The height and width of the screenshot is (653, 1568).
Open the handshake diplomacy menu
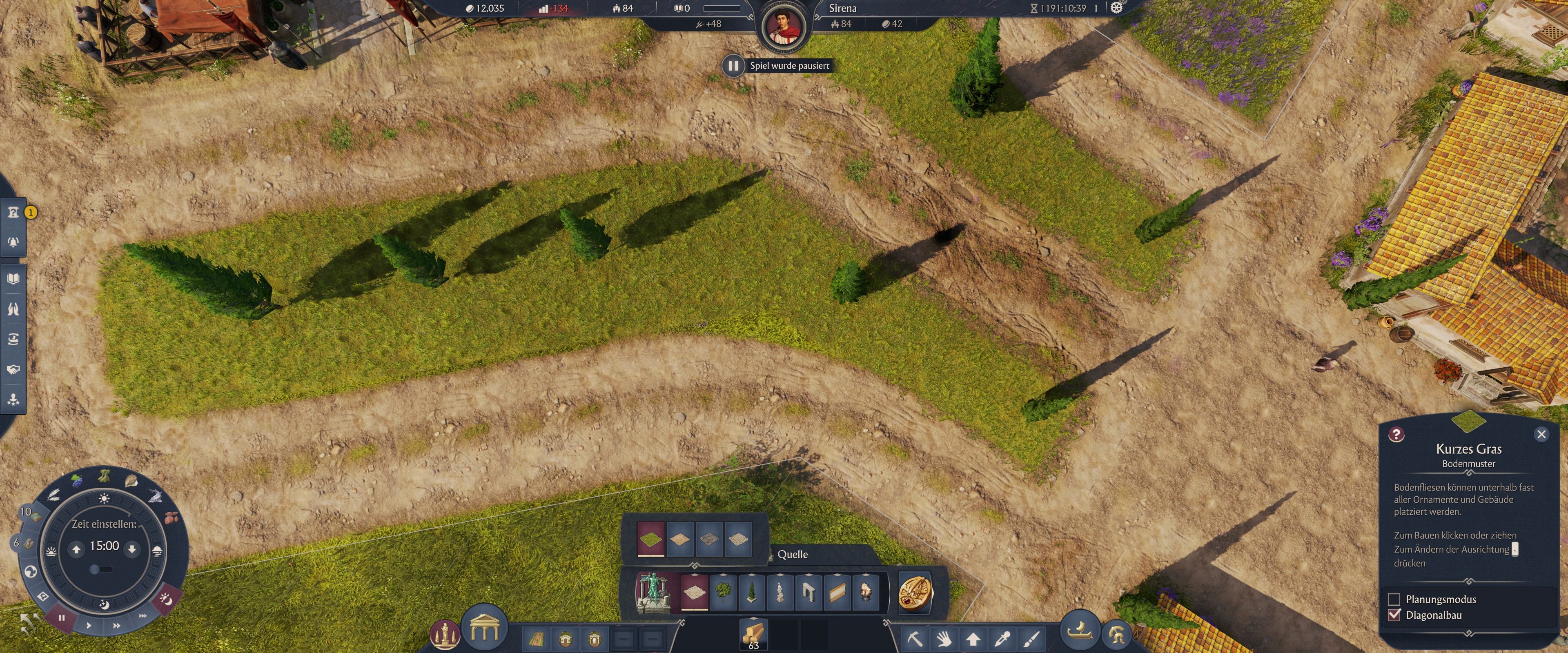tap(13, 369)
